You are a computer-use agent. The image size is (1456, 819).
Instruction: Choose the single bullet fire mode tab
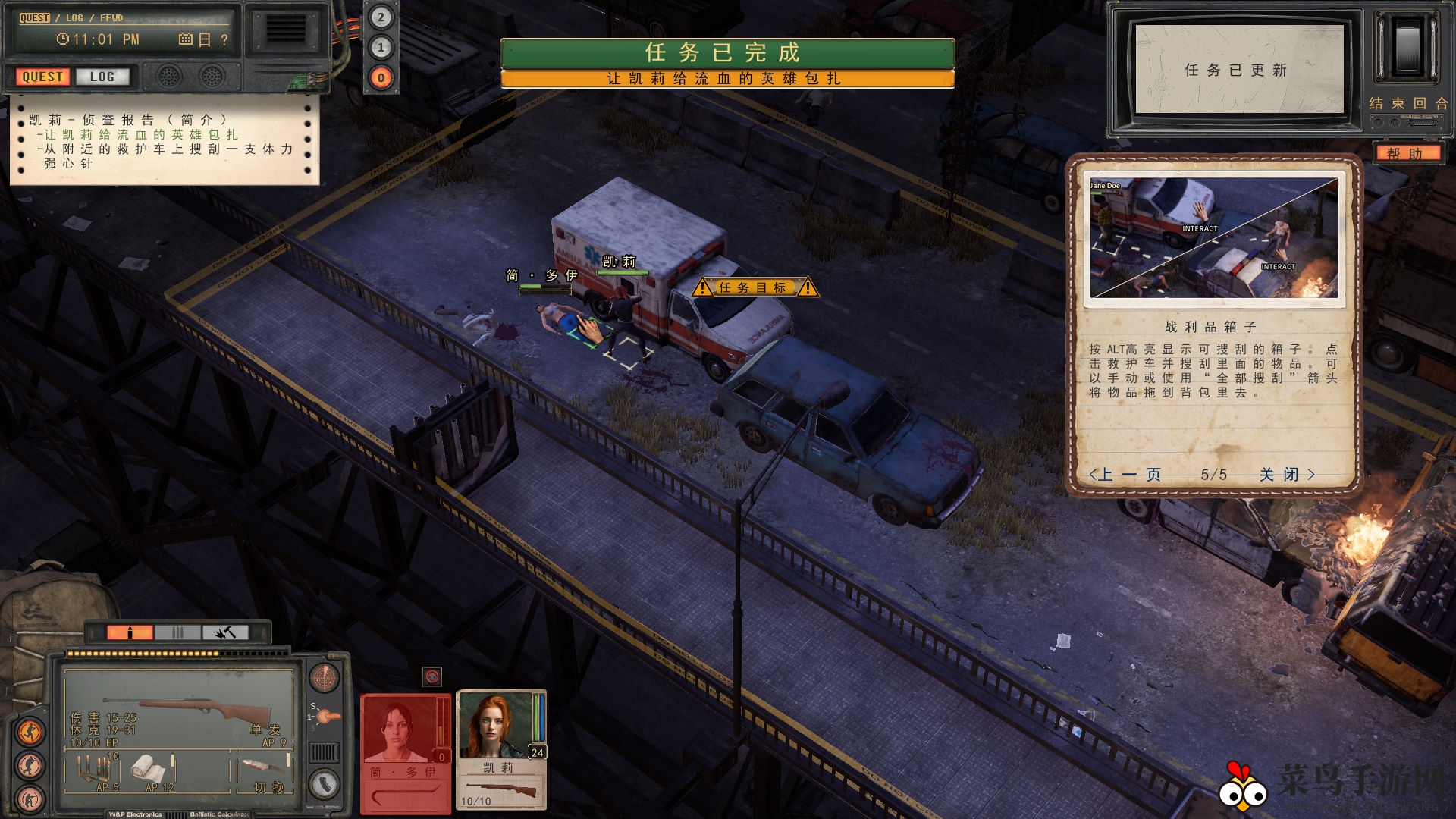130,632
